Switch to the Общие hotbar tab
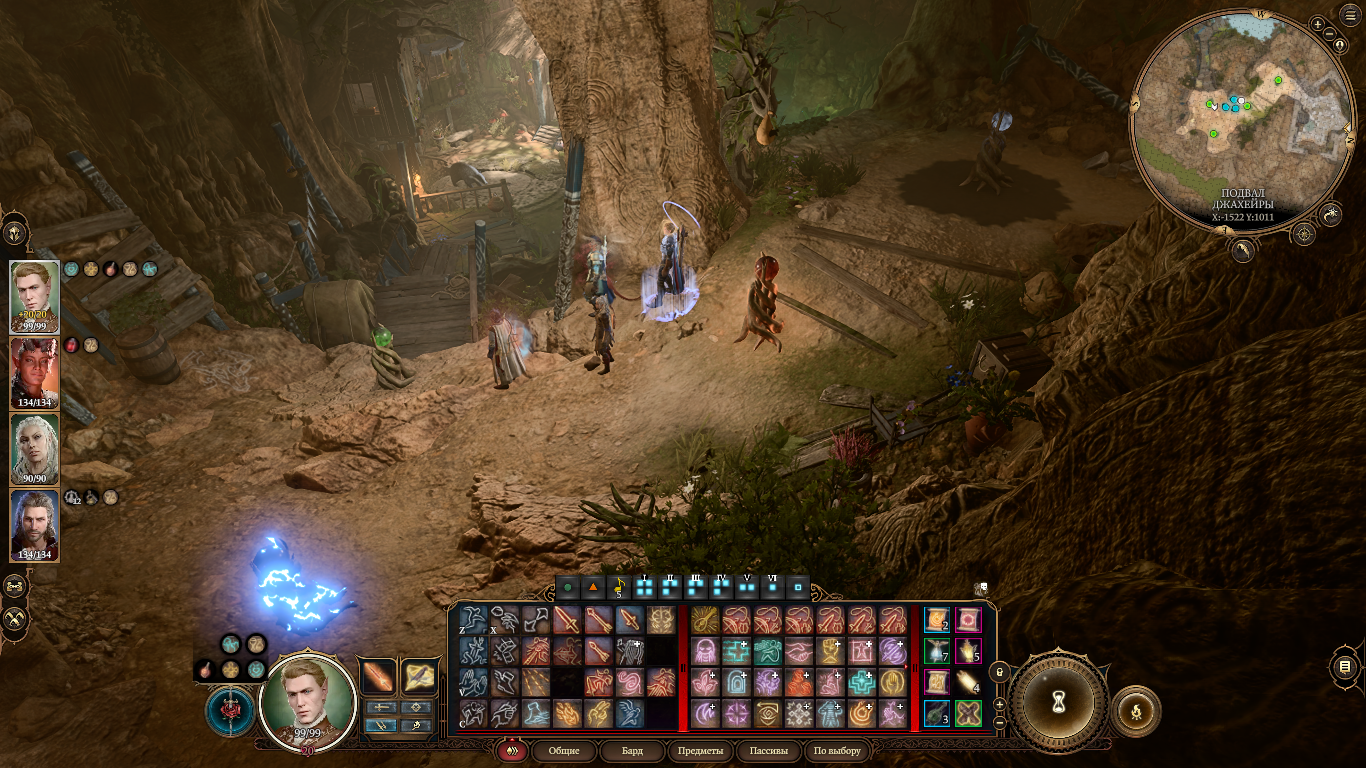 pos(564,750)
